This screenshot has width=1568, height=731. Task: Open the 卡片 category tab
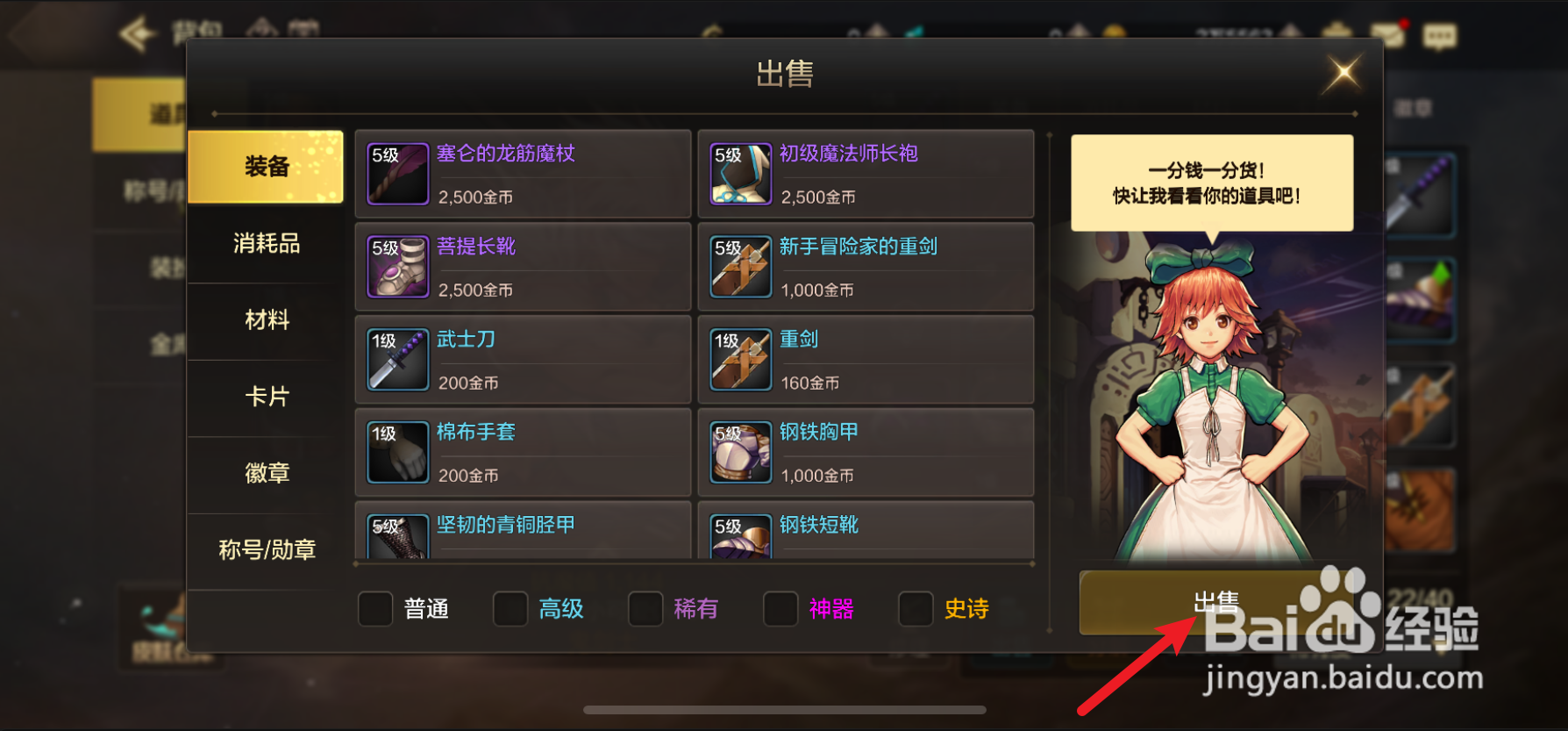point(266,397)
